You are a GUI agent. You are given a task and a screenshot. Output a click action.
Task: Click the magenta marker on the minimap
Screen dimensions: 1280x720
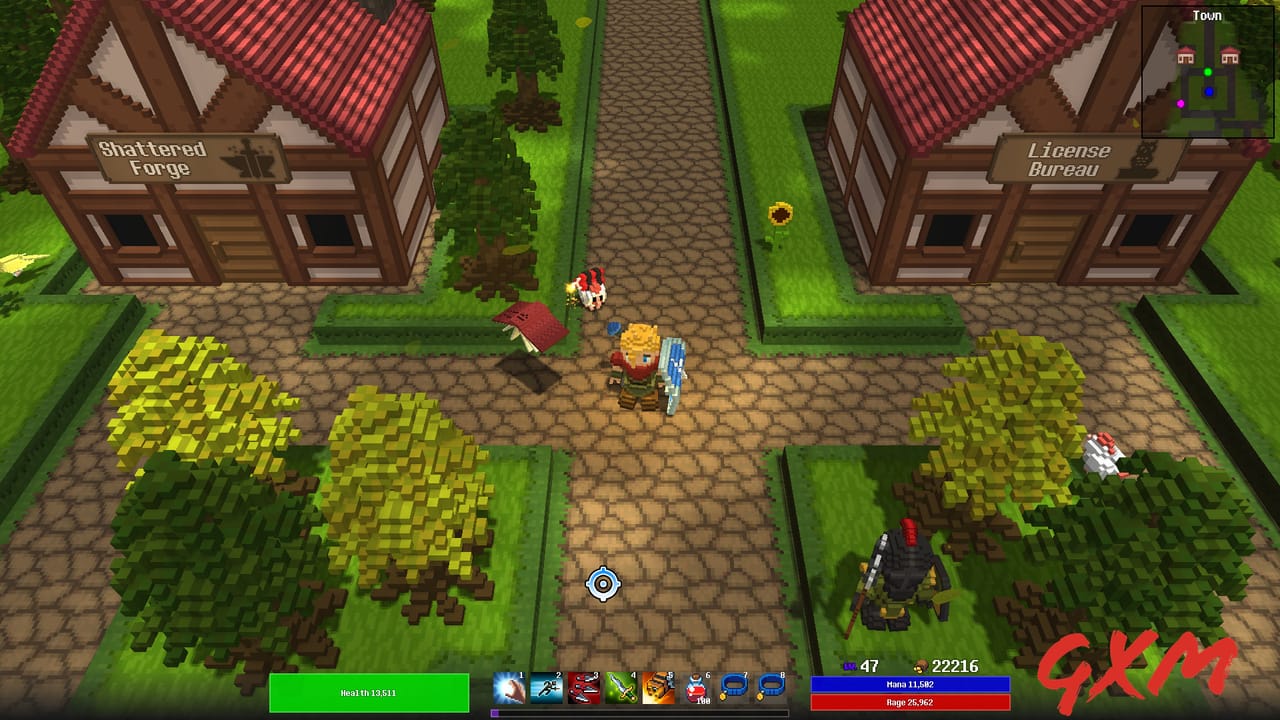tap(1180, 104)
